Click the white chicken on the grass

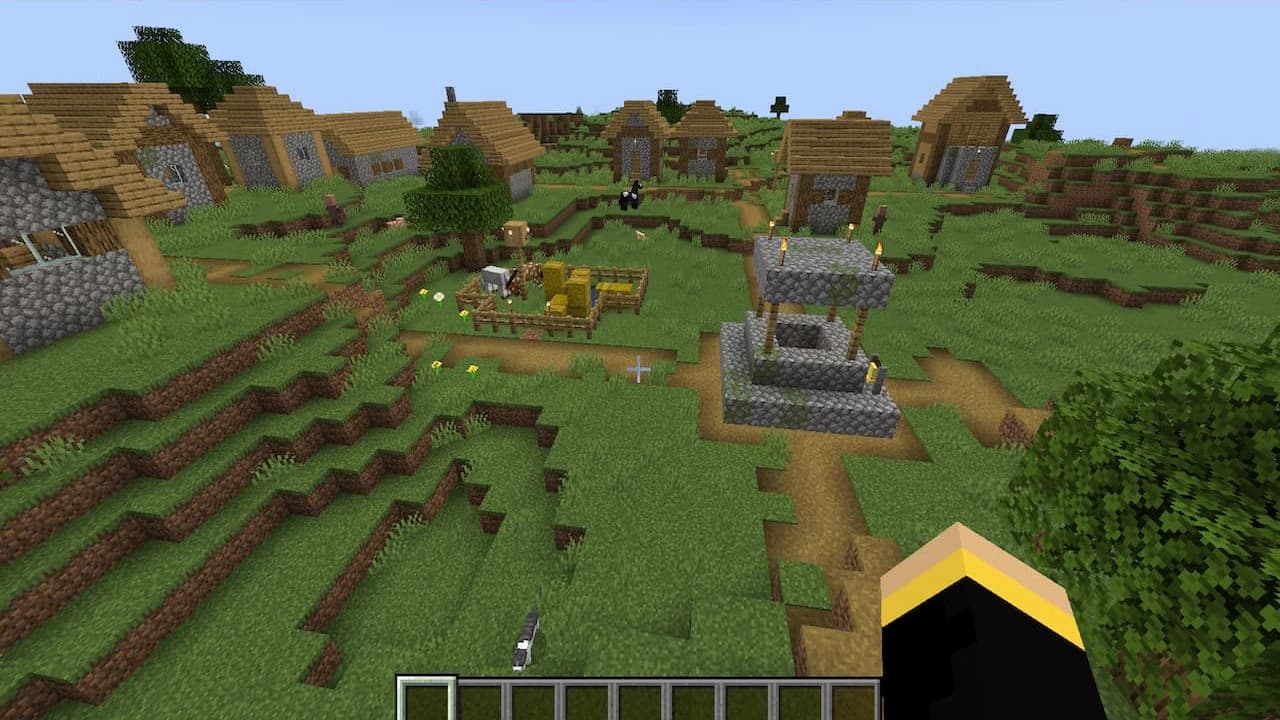pos(640,236)
